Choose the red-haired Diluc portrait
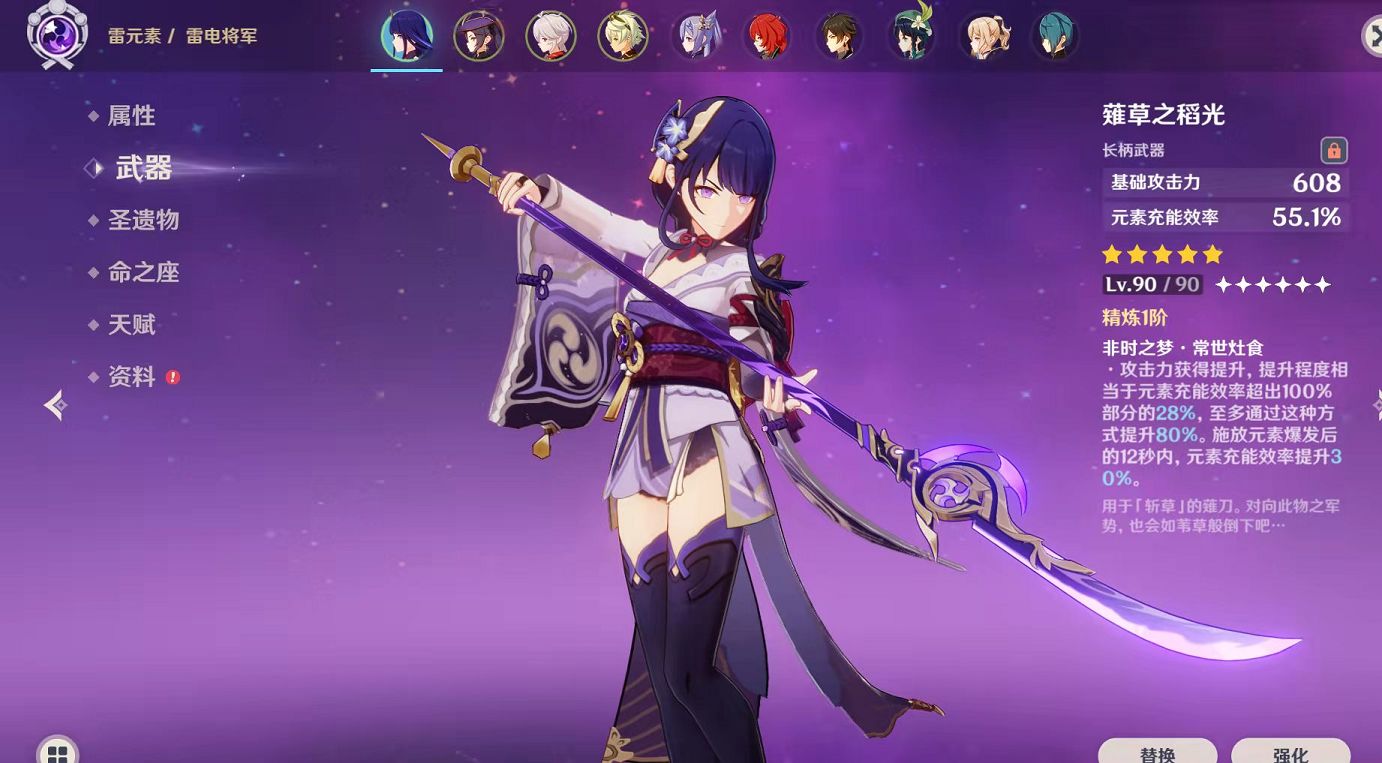 (767, 36)
